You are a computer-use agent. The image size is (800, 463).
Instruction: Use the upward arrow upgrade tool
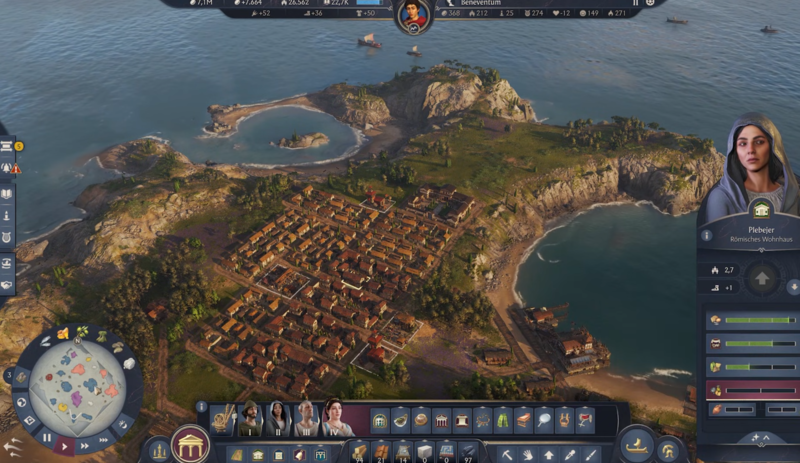click(x=549, y=455)
